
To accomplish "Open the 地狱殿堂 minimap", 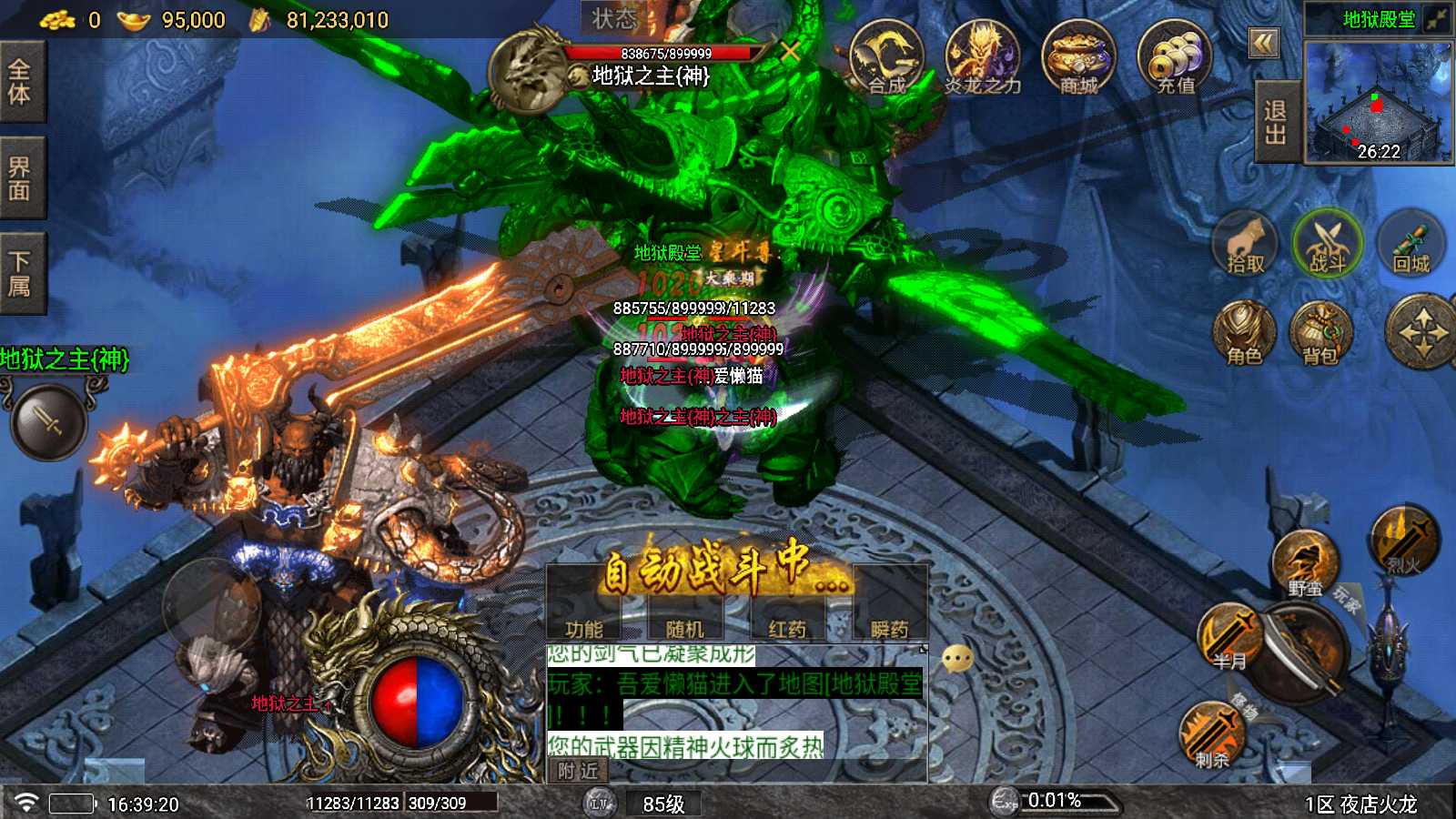I will pos(1379,102).
